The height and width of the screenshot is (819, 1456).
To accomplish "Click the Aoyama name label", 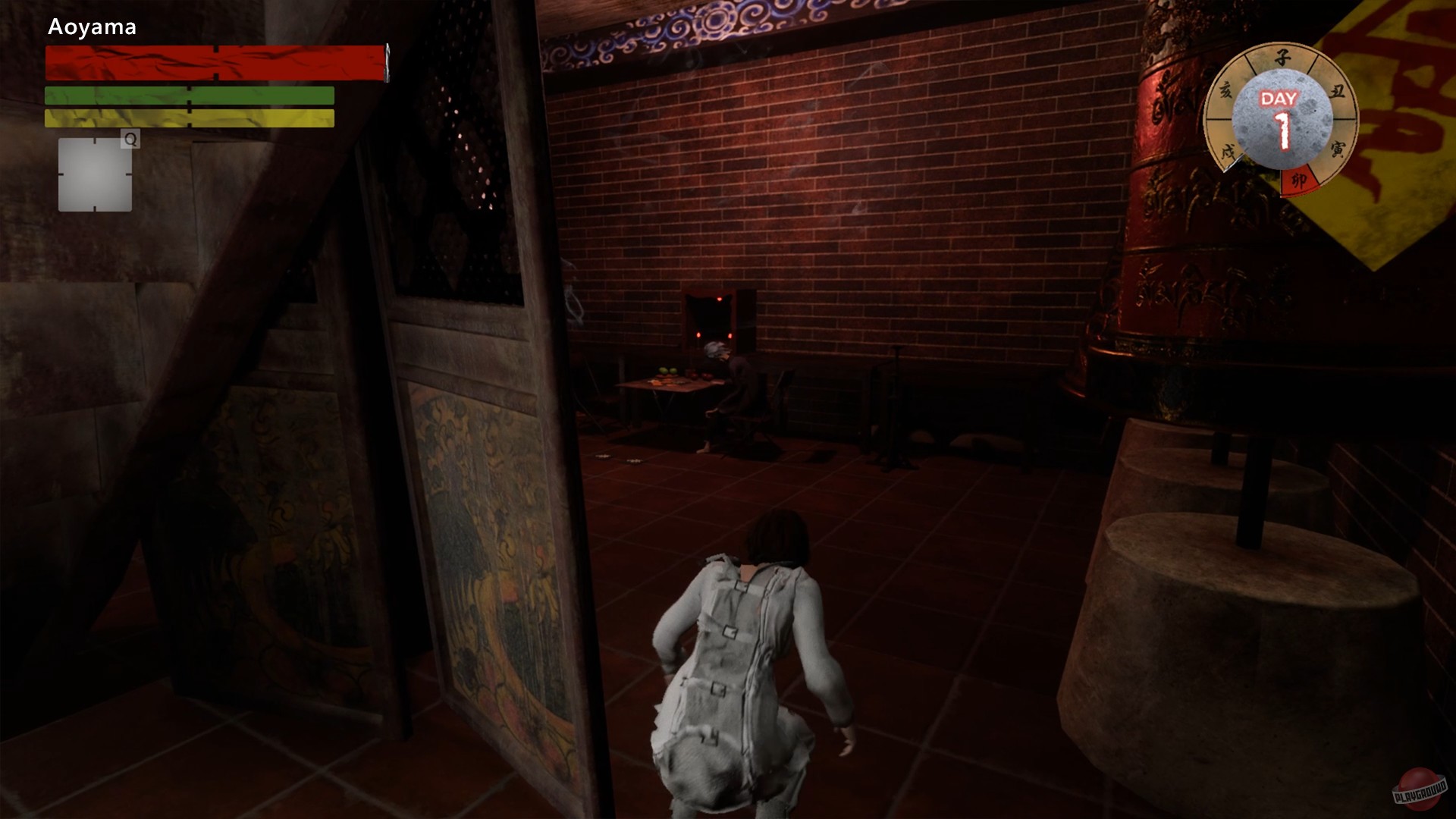I will pos(93,27).
